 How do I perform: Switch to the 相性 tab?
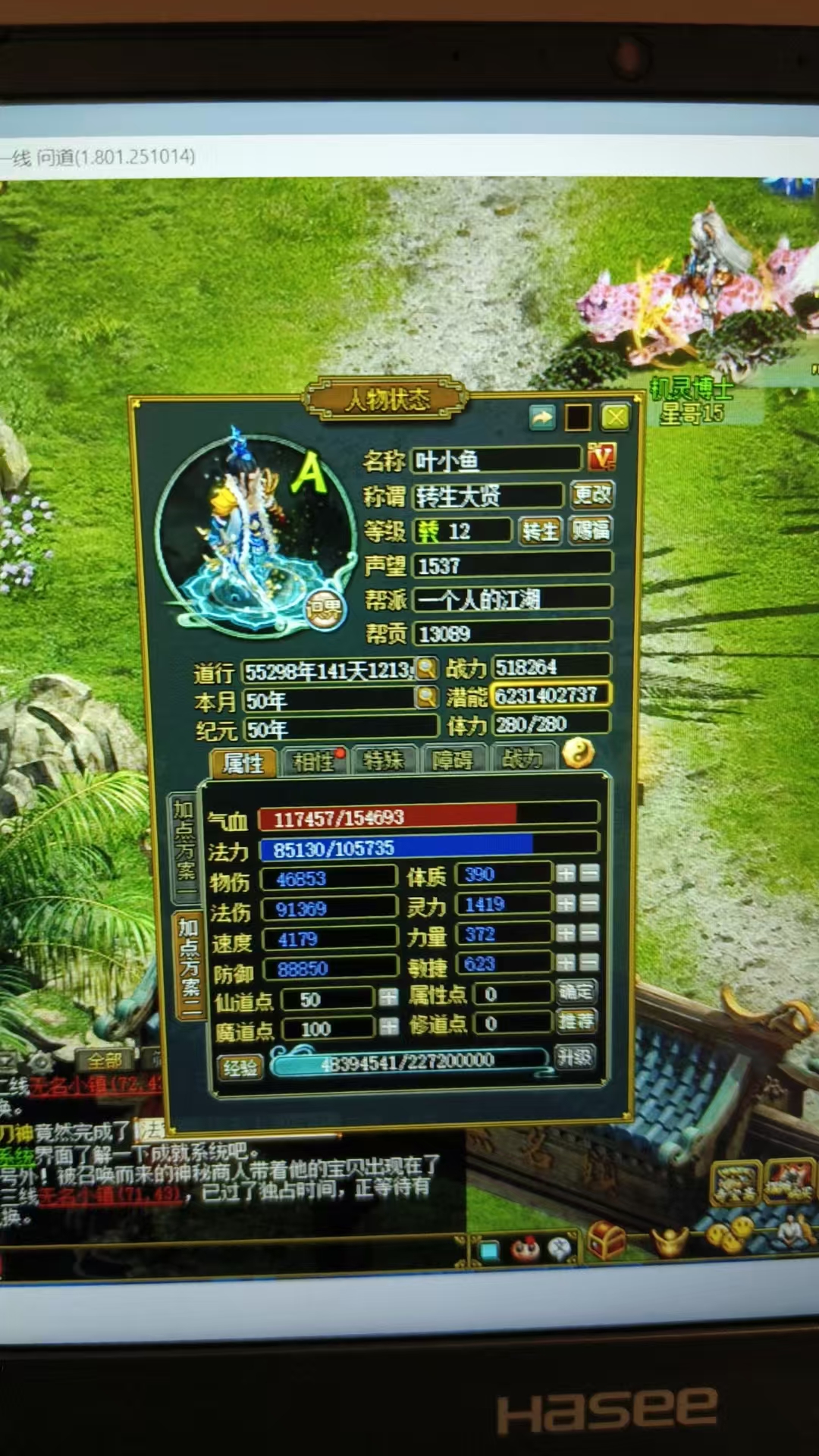click(x=314, y=761)
